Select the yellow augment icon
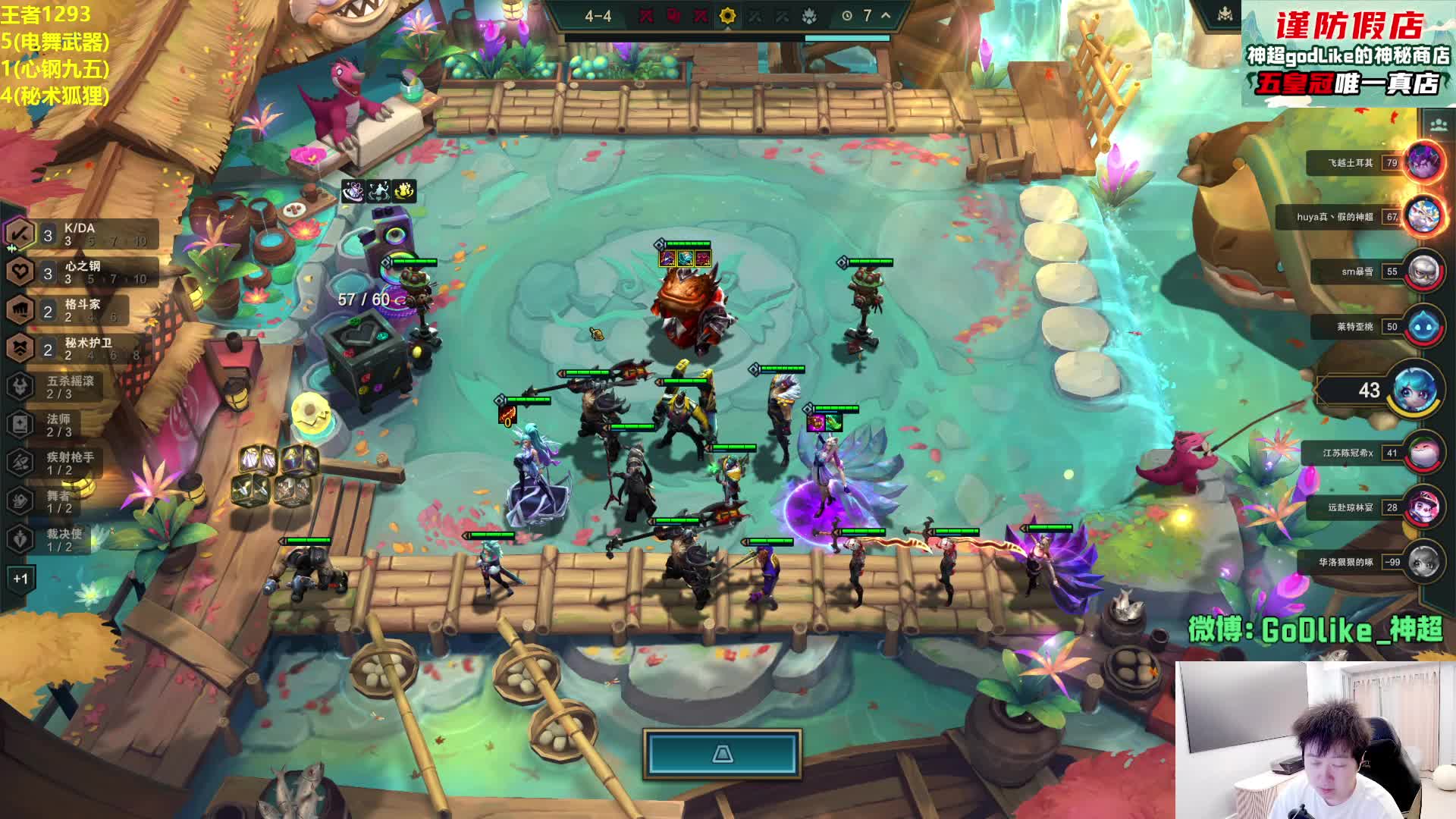 pos(404,190)
